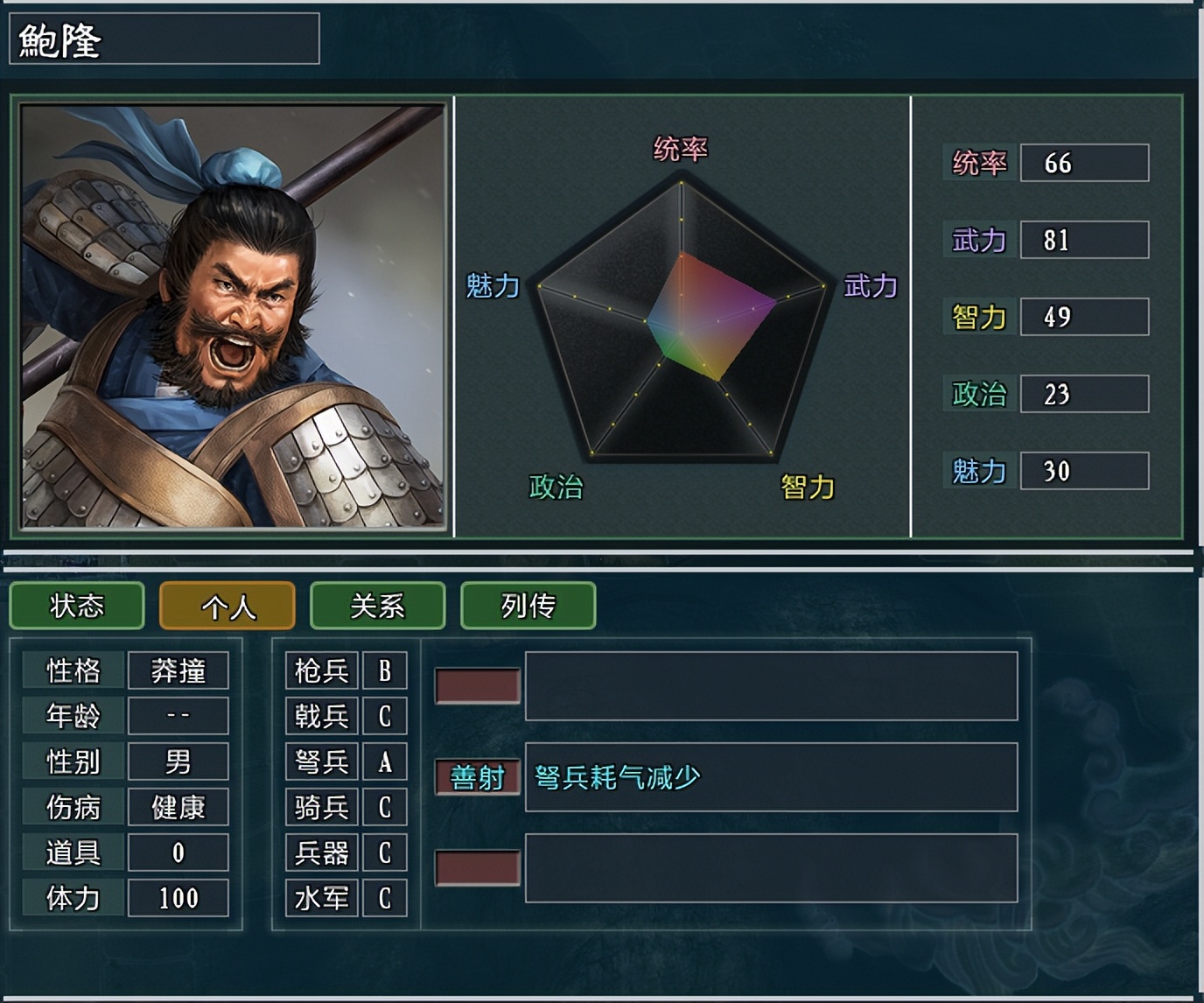Viewport: 1204px width, 1003px height.
Task: Click the portrait of 鲍隆
Action: coord(227,315)
